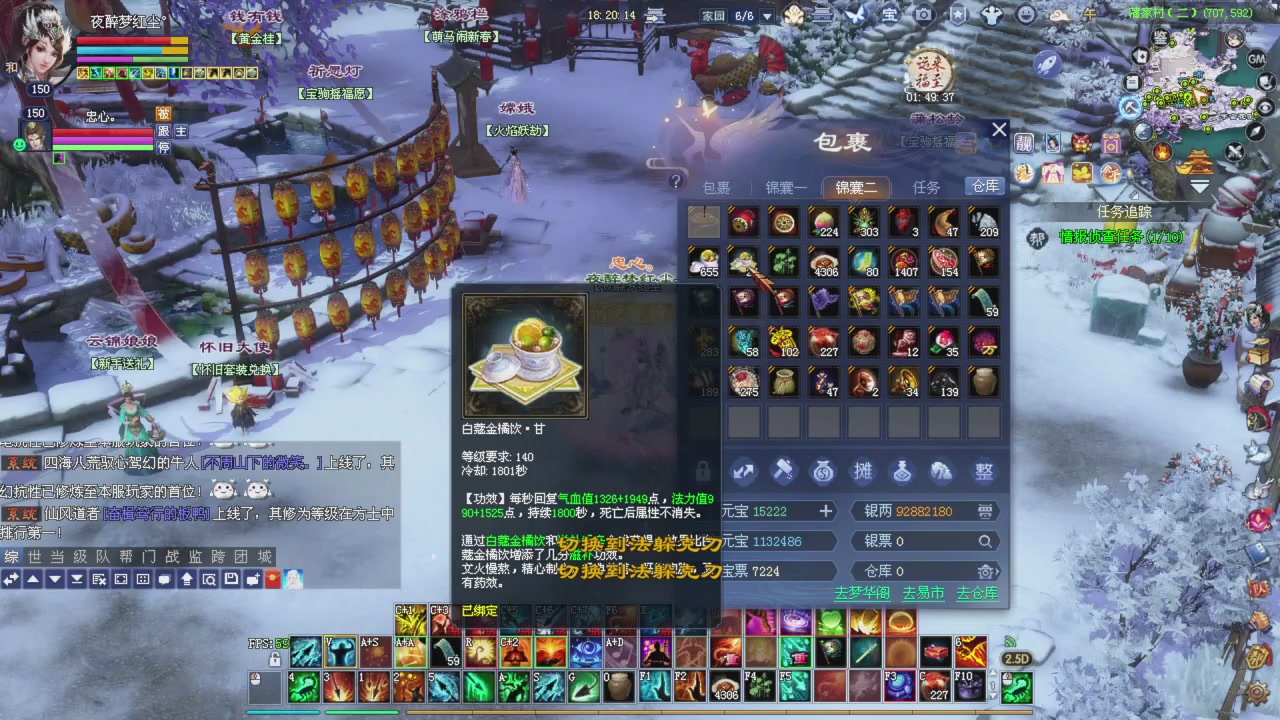
Task: Click the tidy-up (整) bag sorting icon
Action: tap(983, 472)
